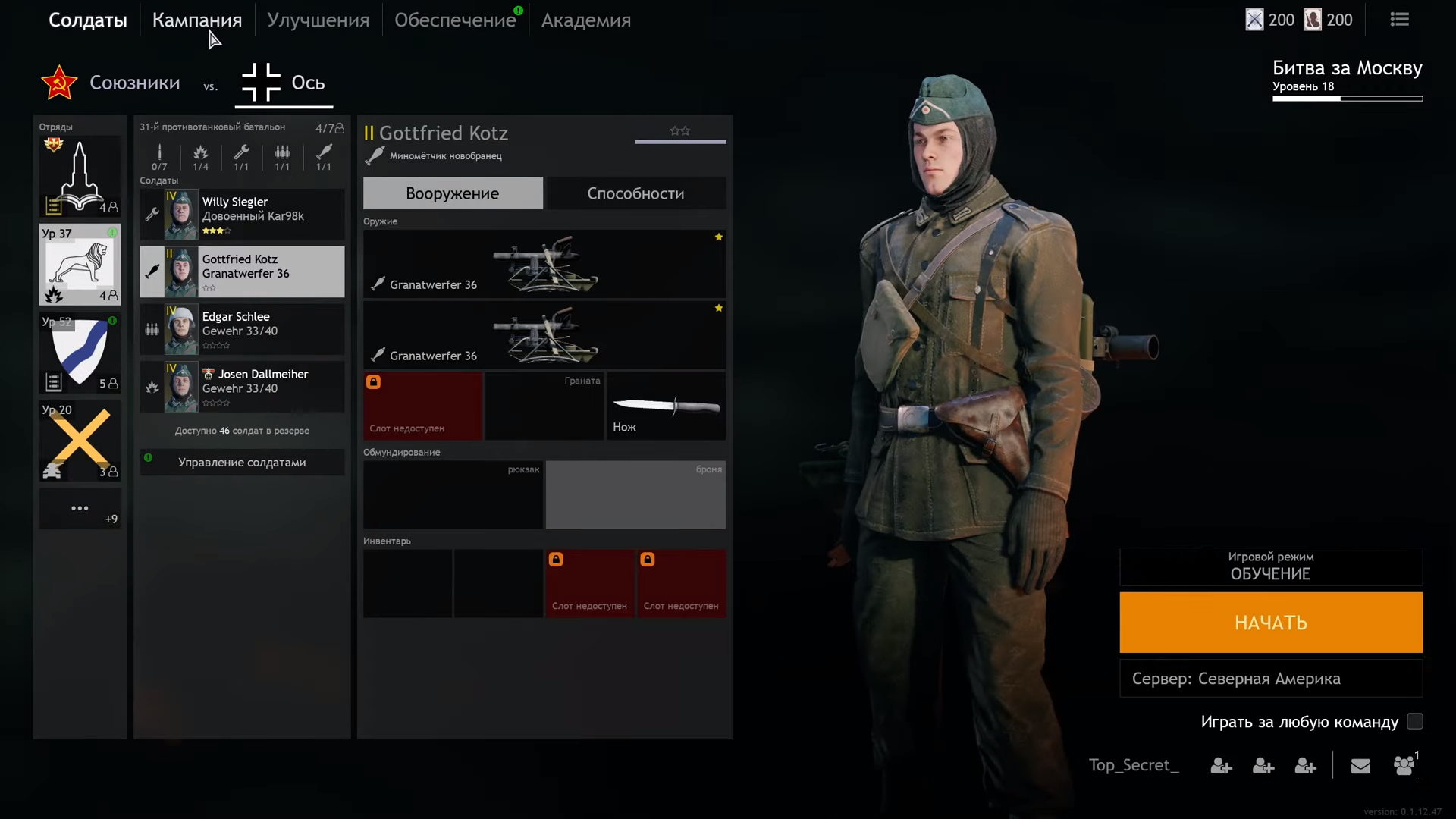Open the server selection Северная Америка
Image resolution: width=1456 pixels, height=819 pixels.
pos(1271,679)
